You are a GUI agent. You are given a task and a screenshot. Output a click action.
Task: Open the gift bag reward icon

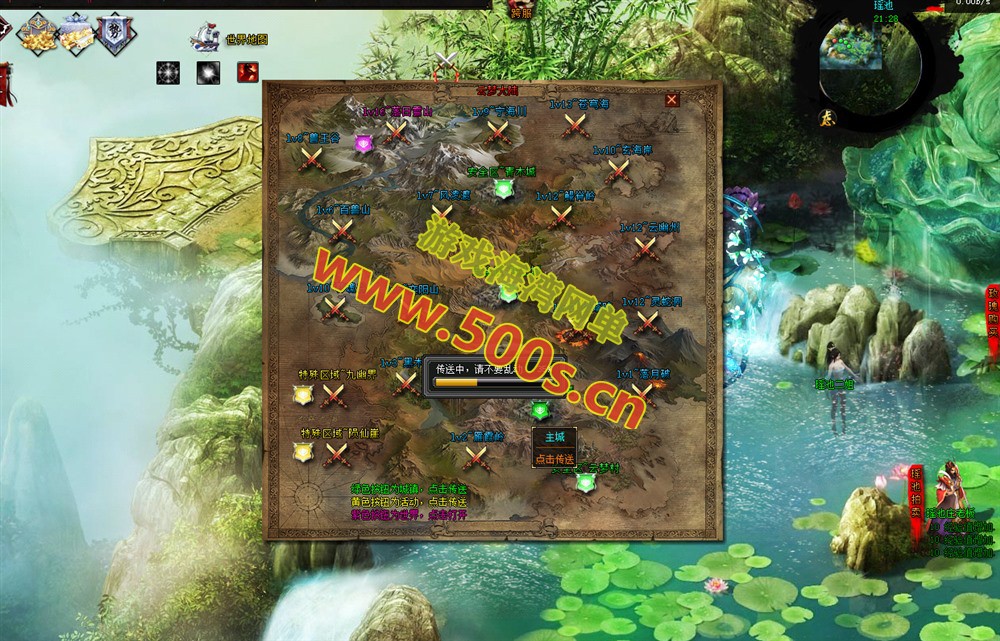coord(76,33)
